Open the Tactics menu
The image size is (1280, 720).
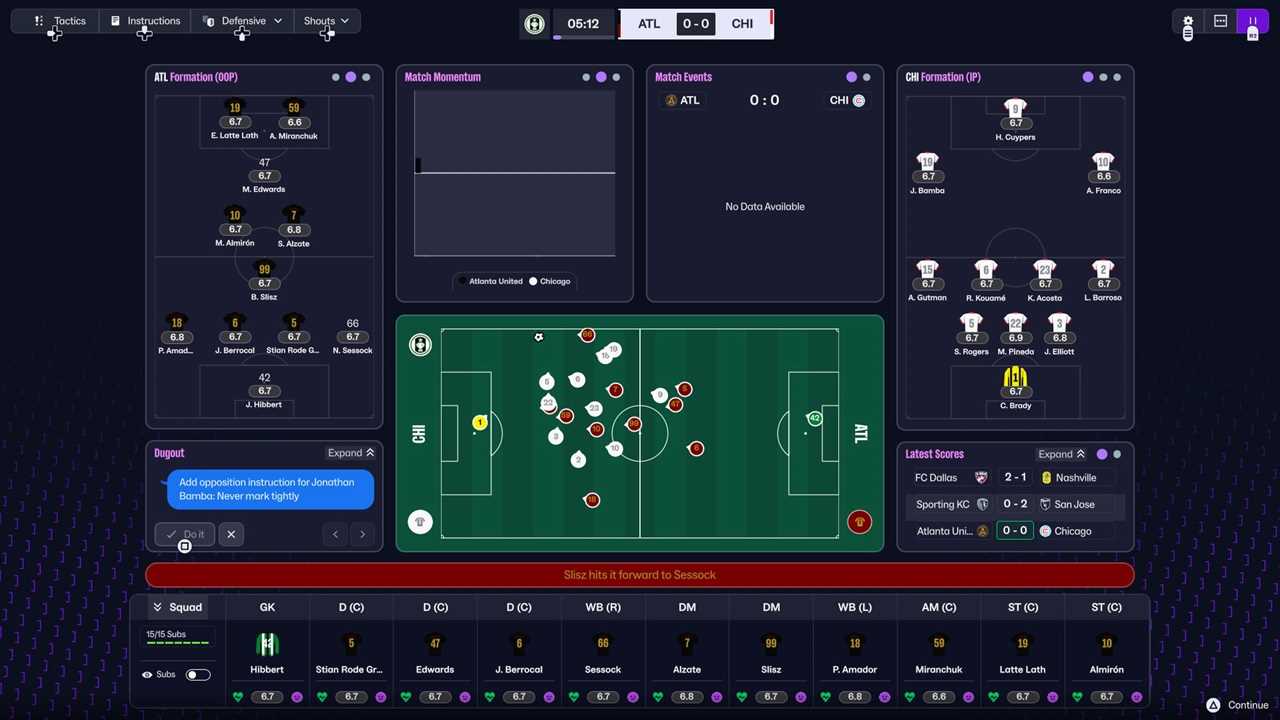[61, 20]
